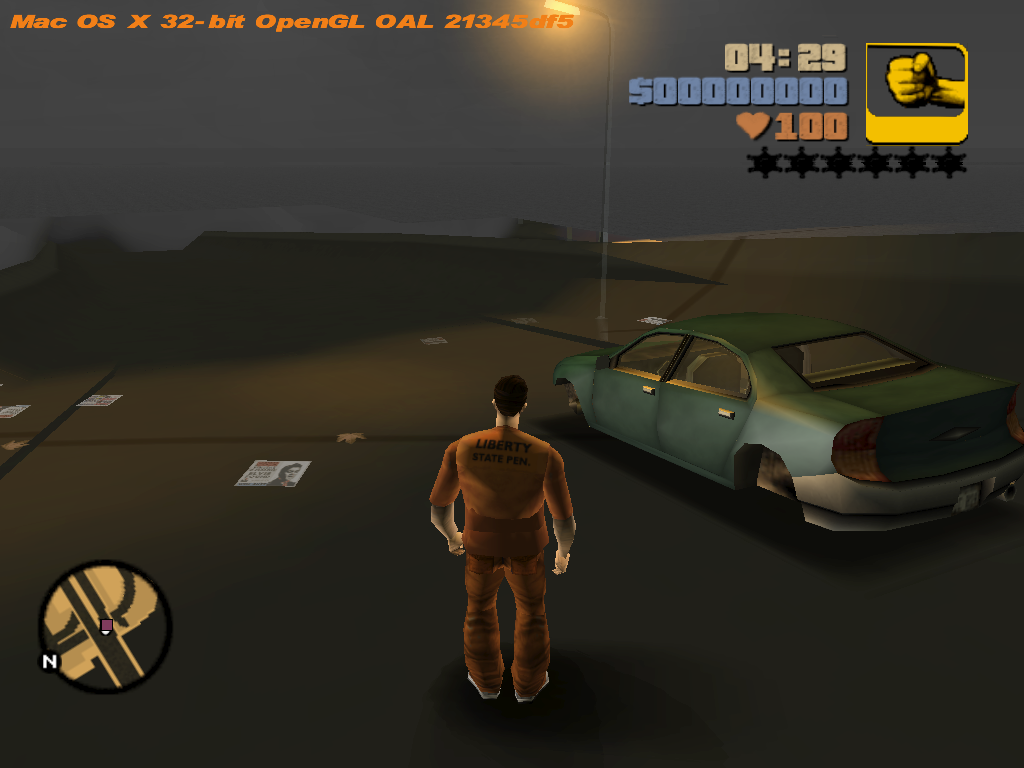This screenshot has height=768, width=1024.
Task: Click the pink player marker on radar
Action: (x=106, y=625)
